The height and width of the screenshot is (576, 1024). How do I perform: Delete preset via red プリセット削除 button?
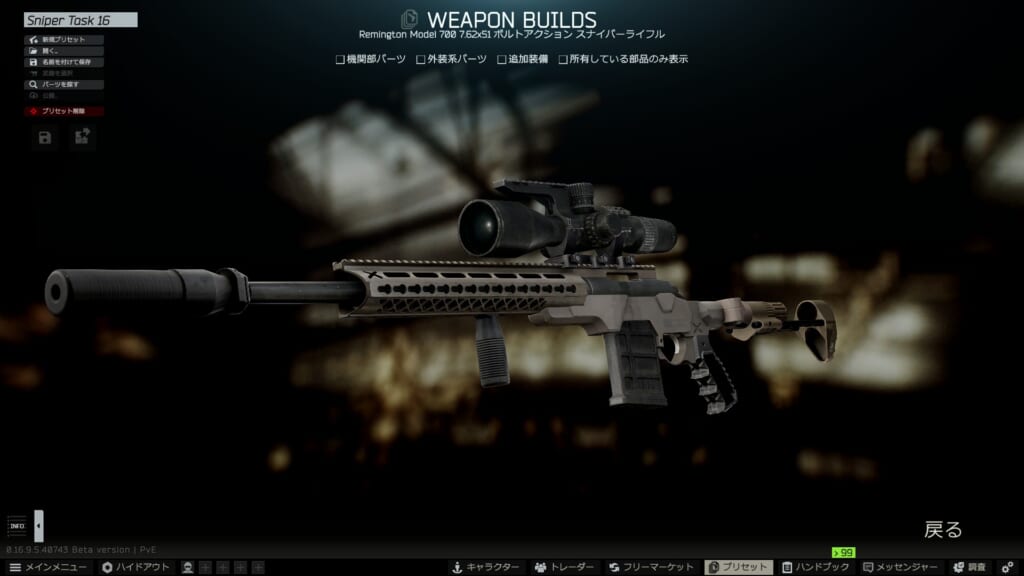tap(64, 112)
